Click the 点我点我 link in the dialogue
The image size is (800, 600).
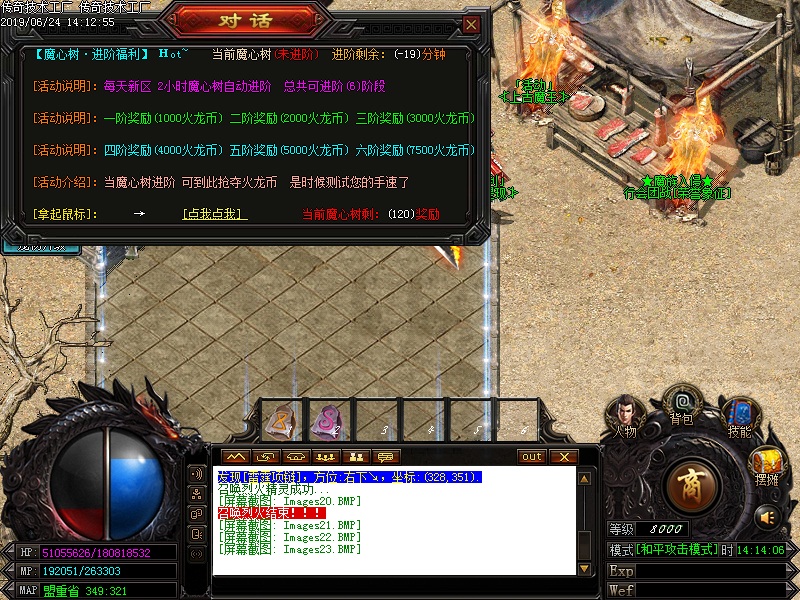[214, 214]
